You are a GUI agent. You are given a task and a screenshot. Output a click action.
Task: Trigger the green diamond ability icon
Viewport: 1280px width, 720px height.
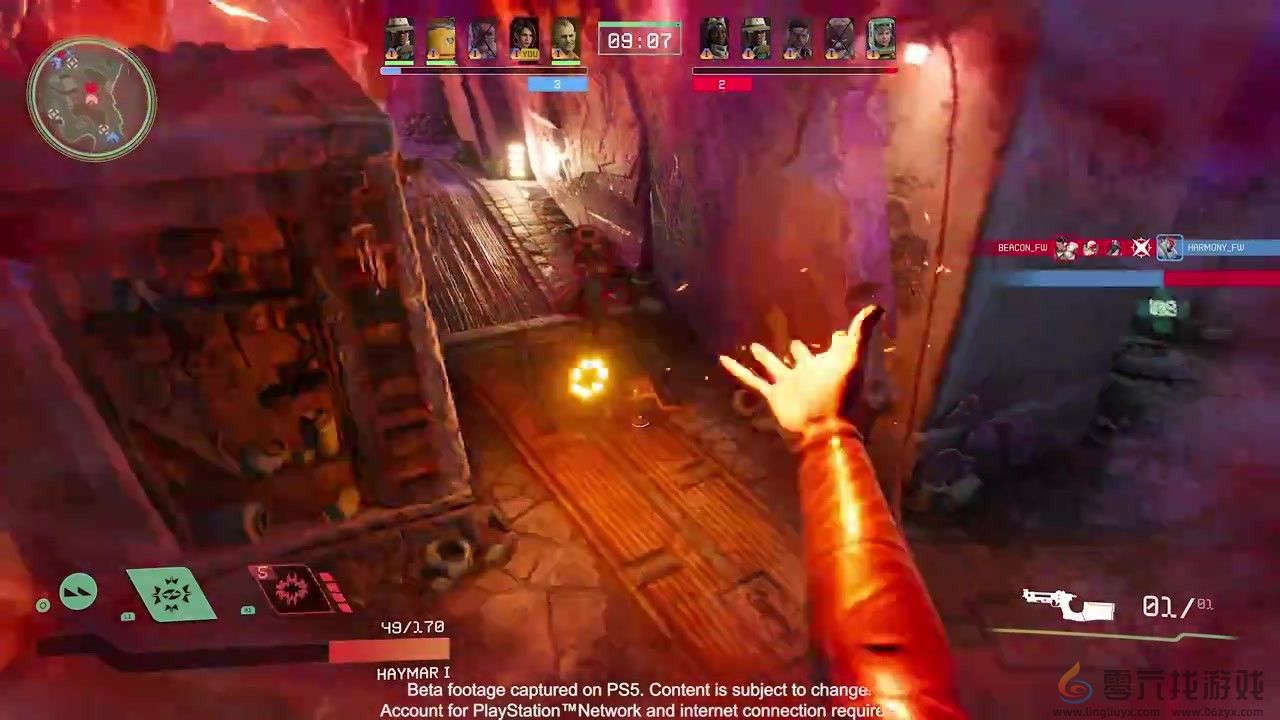171,594
